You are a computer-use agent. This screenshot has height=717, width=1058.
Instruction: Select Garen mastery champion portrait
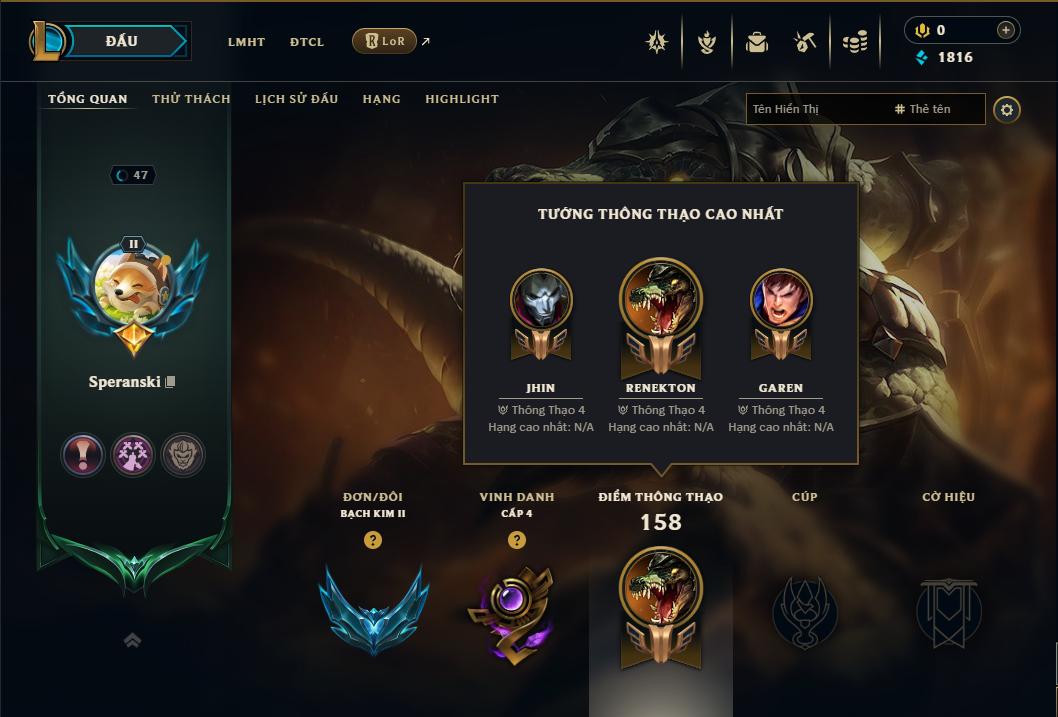point(781,300)
